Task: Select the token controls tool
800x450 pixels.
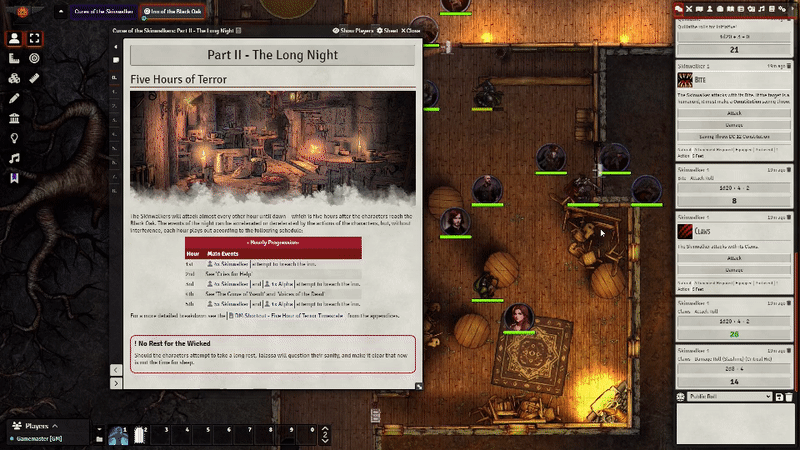Action: [15, 39]
